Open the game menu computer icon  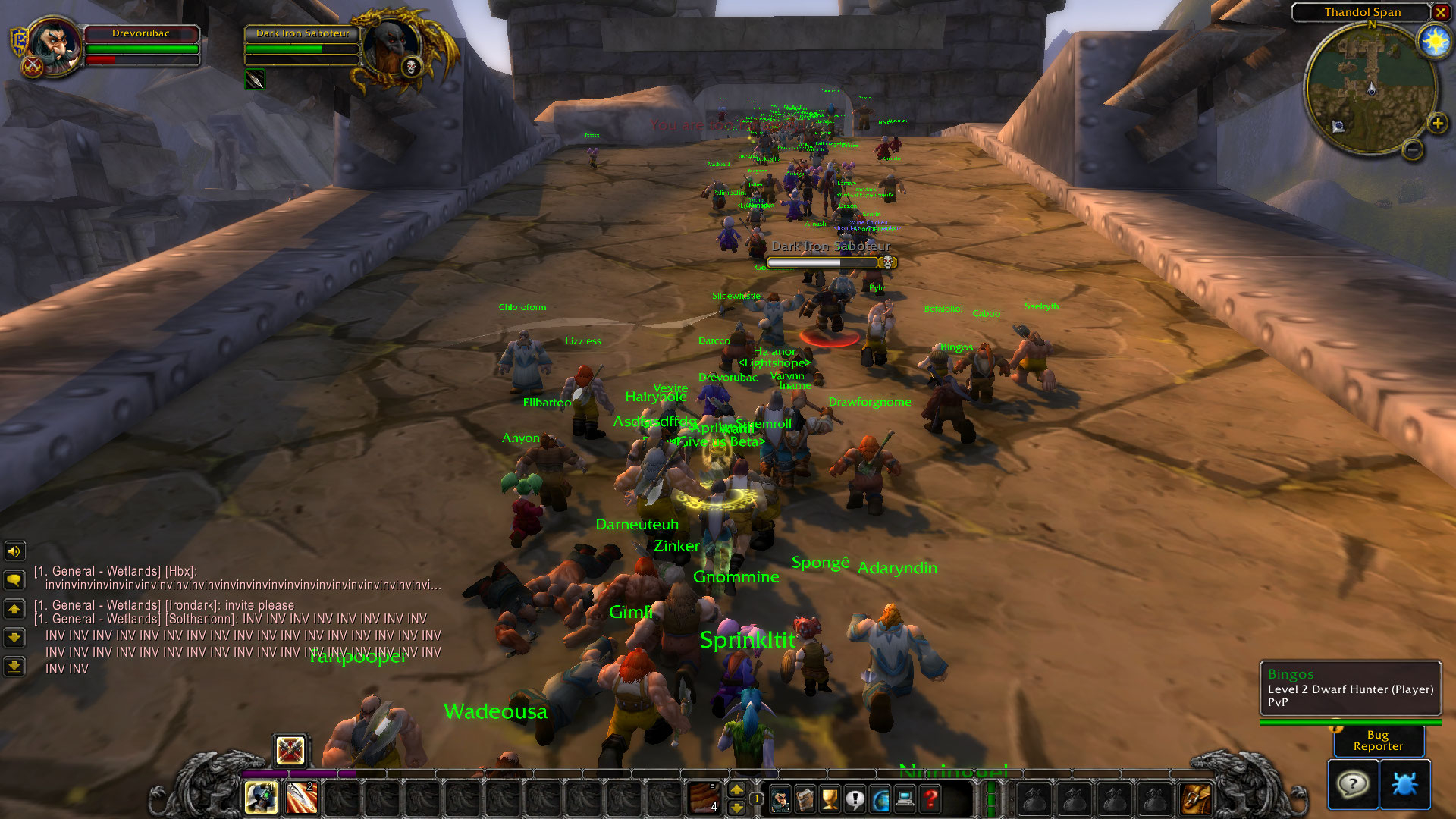(905, 799)
